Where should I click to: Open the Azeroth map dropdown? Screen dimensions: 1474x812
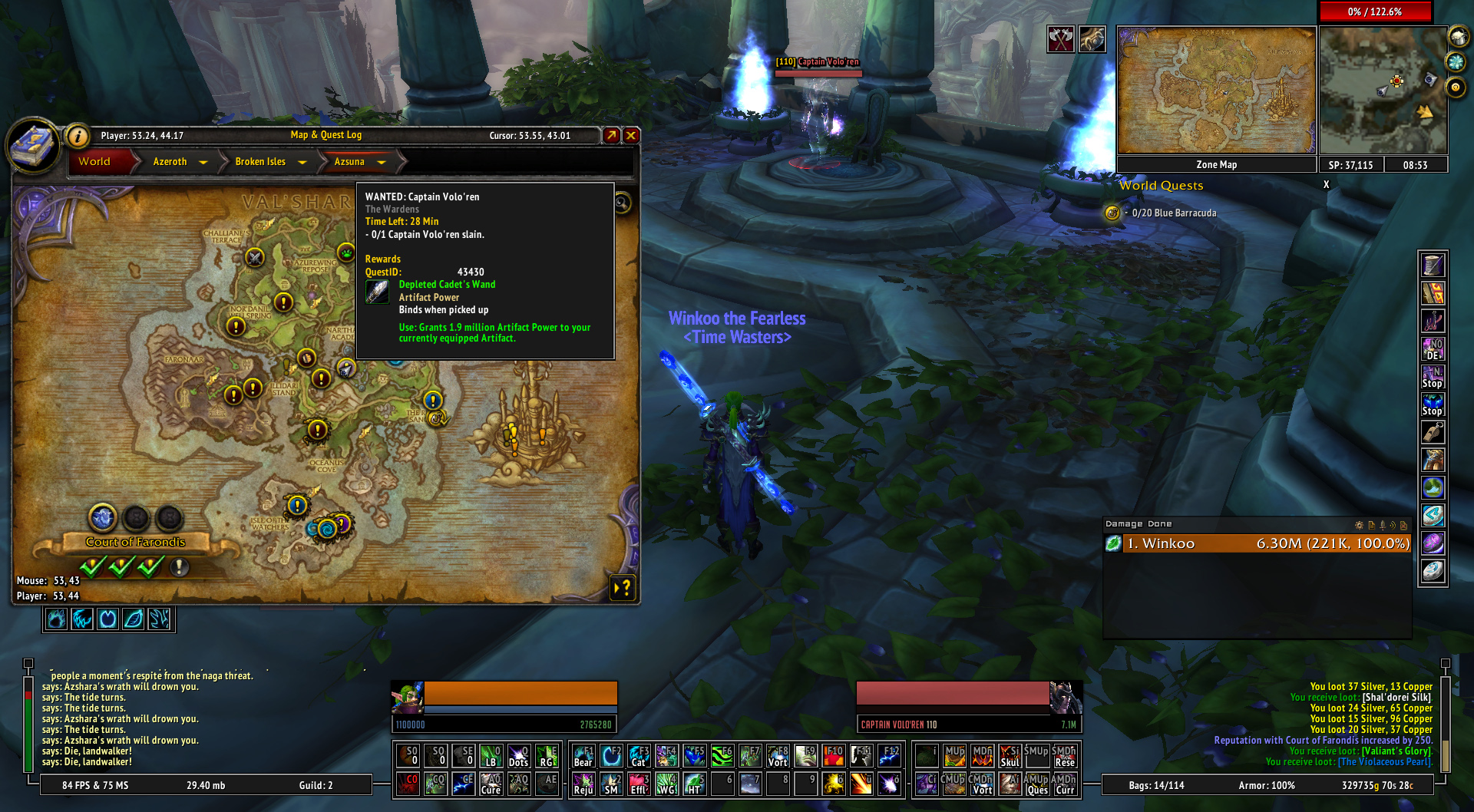pyautogui.click(x=203, y=162)
